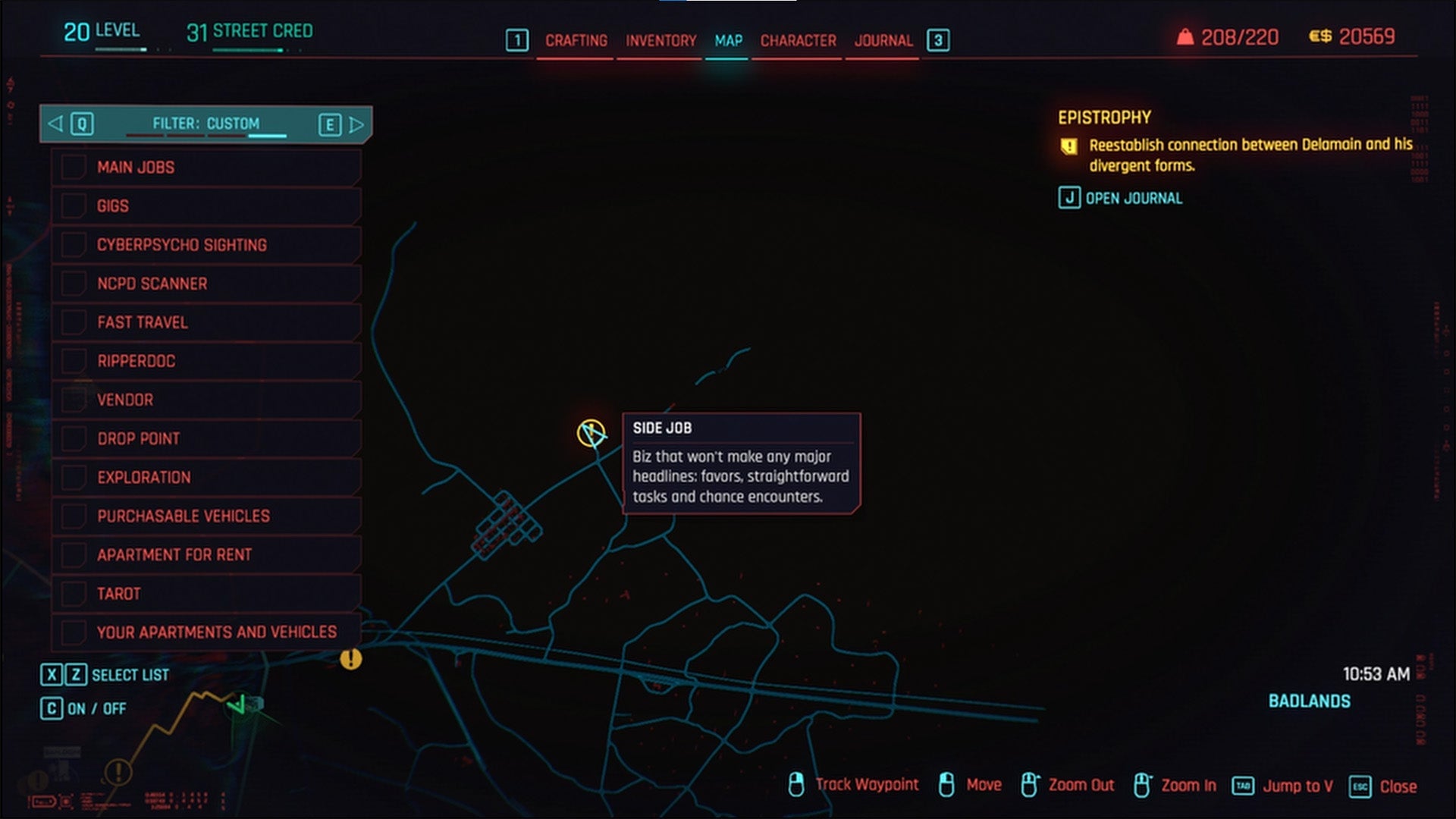
Task: Open the Journal tab
Action: pos(883,41)
